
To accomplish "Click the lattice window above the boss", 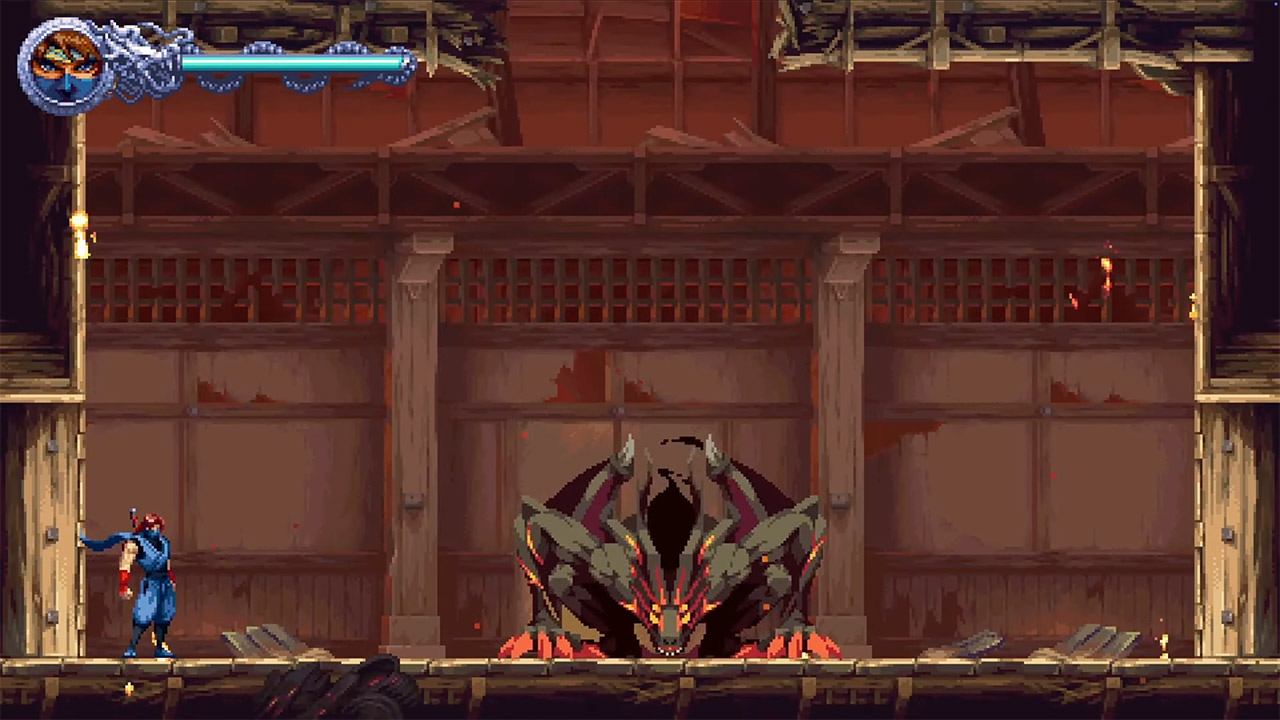I will pos(640,290).
